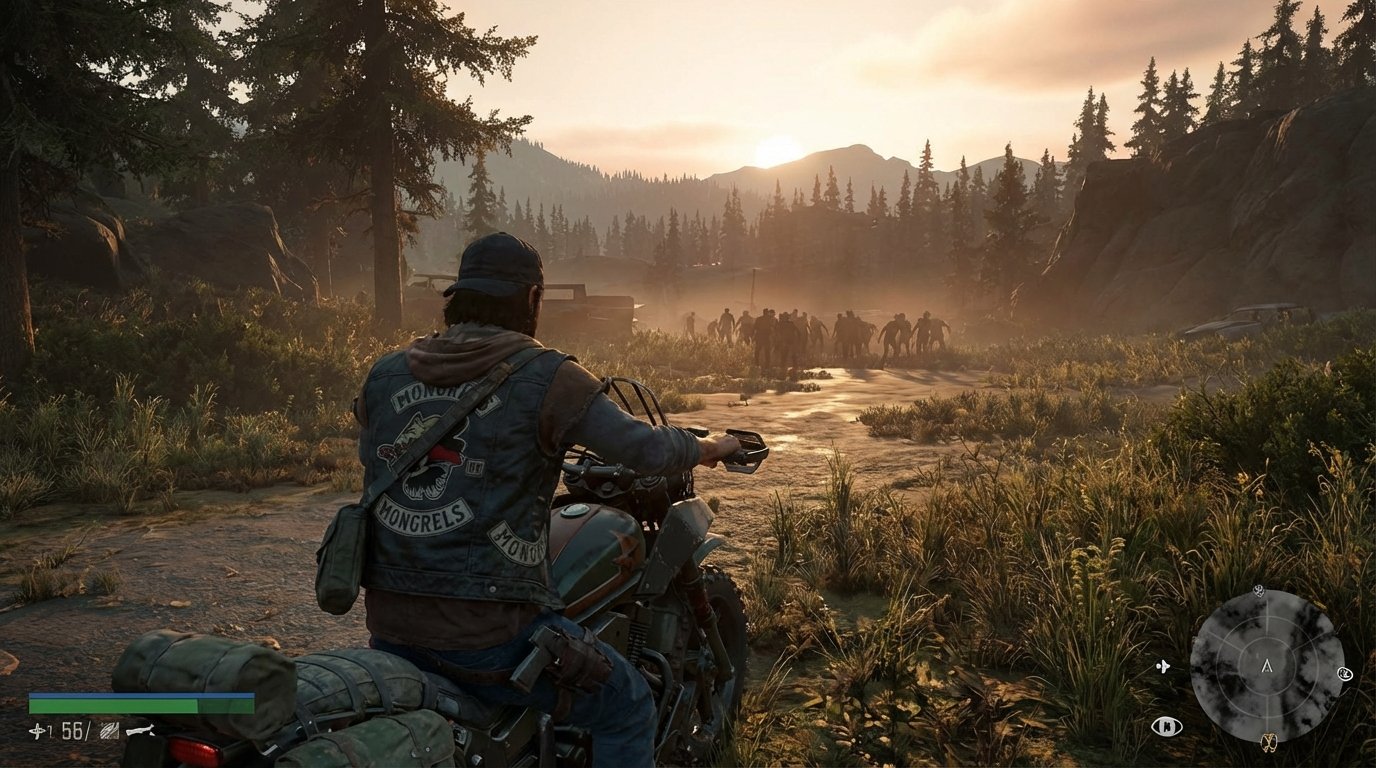Screen dimensions: 1376x768
Task: Click the inner ring of the minimap compass
Action: tap(1267, 645)
